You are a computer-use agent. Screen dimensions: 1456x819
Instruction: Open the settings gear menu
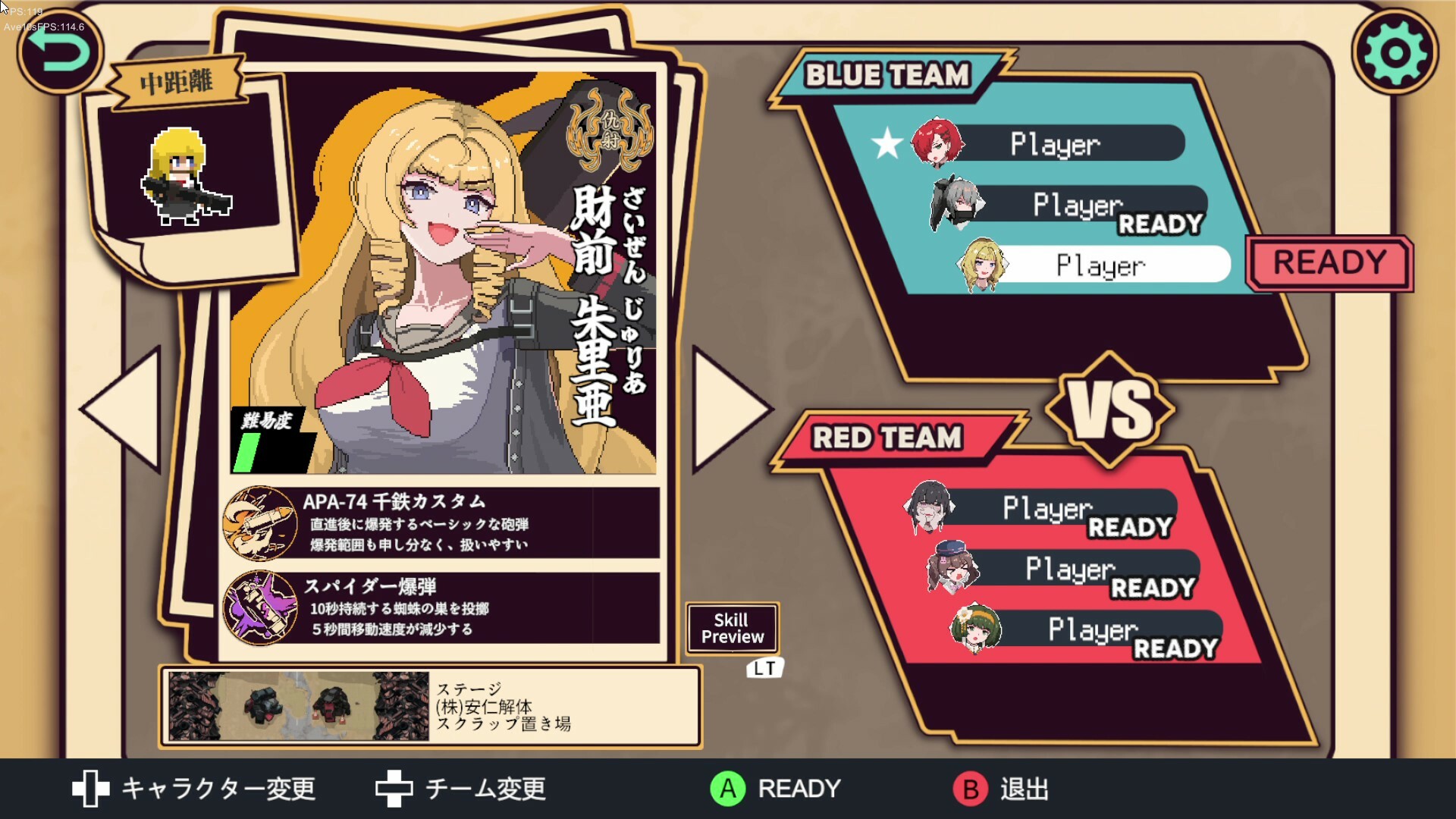tap(1394, 52)
